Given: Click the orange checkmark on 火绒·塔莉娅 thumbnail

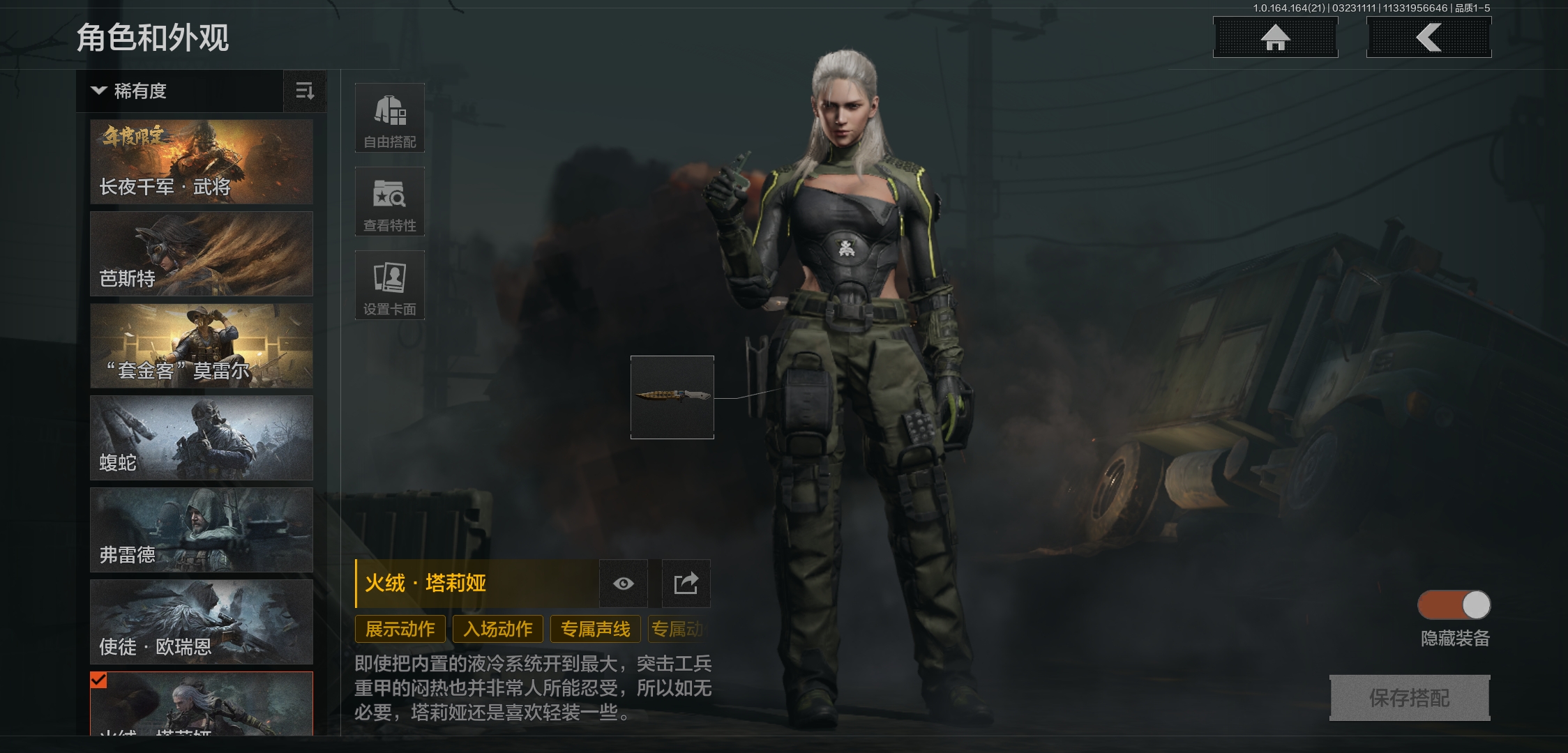Looking at the screenshot, I should click(x=98, y=678).
